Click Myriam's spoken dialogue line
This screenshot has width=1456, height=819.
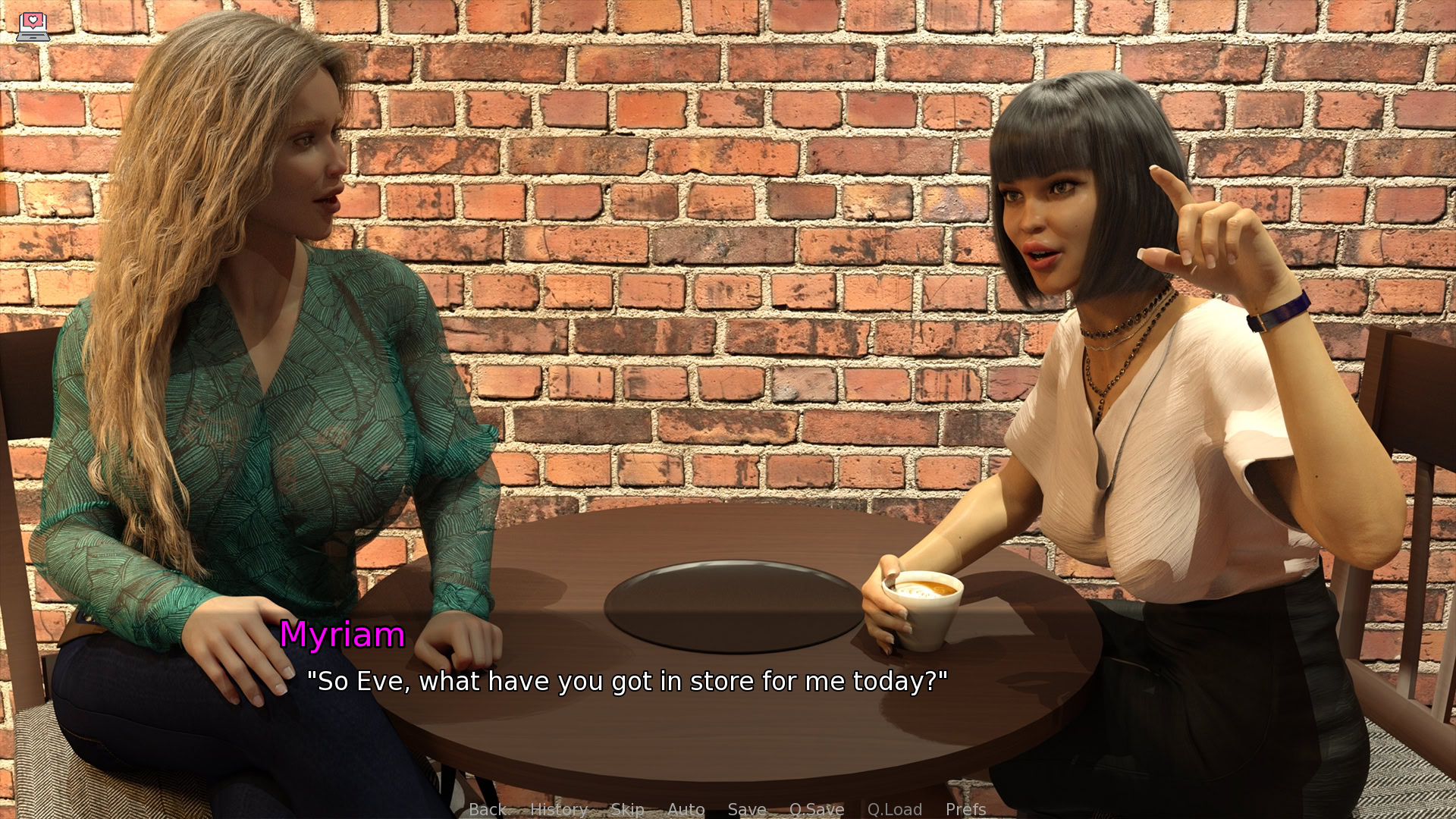coord(628,681)
